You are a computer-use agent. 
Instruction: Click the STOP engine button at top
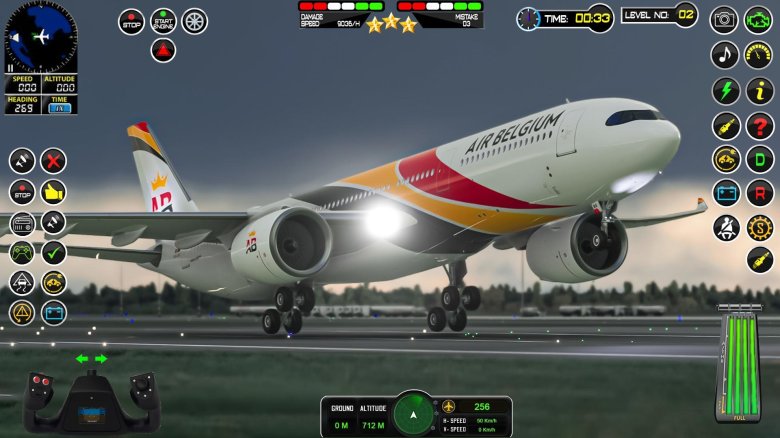click(x=131, y=22)
